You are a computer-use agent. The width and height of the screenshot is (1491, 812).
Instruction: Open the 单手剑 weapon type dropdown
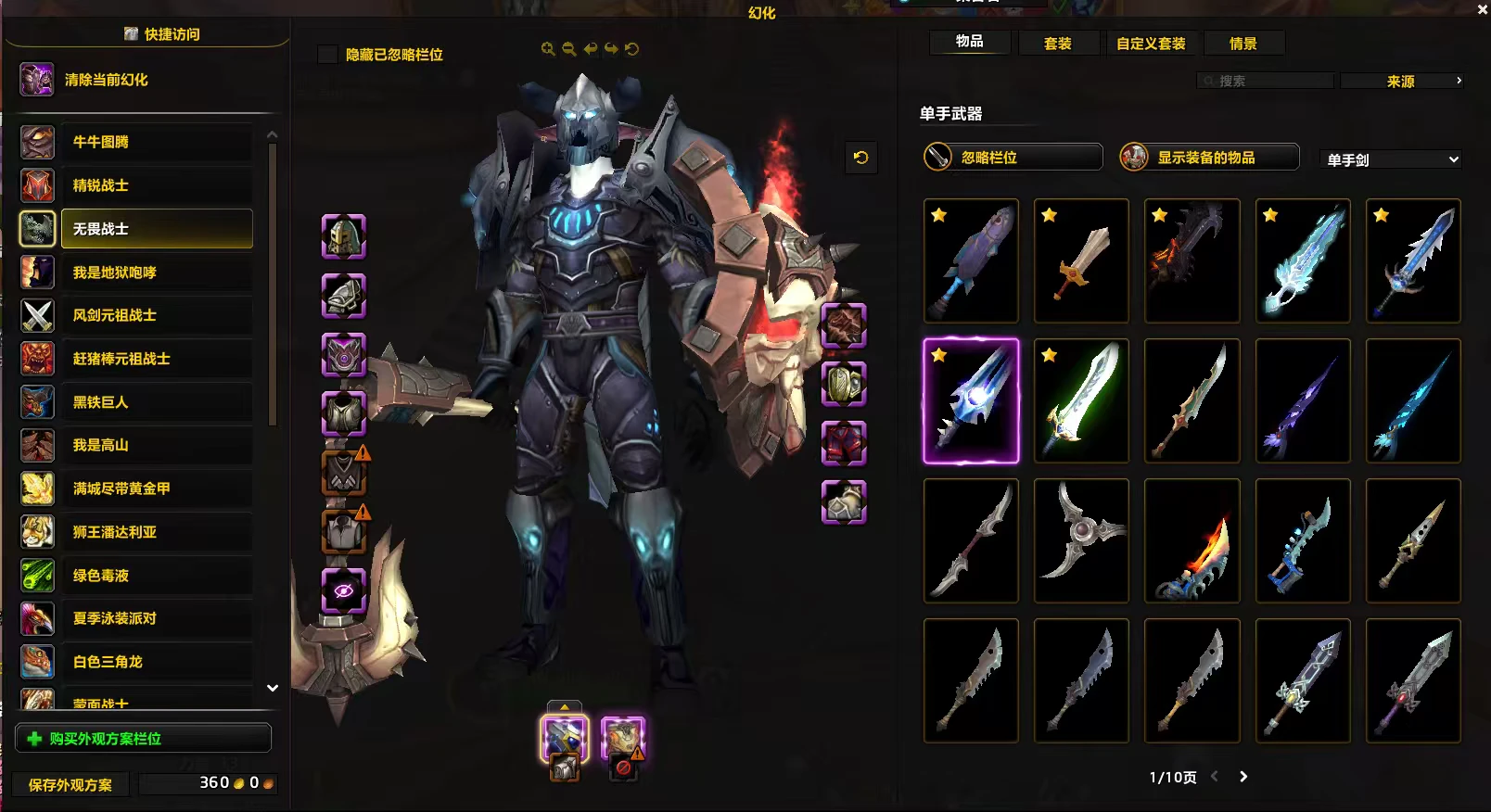pos(1391,160)
